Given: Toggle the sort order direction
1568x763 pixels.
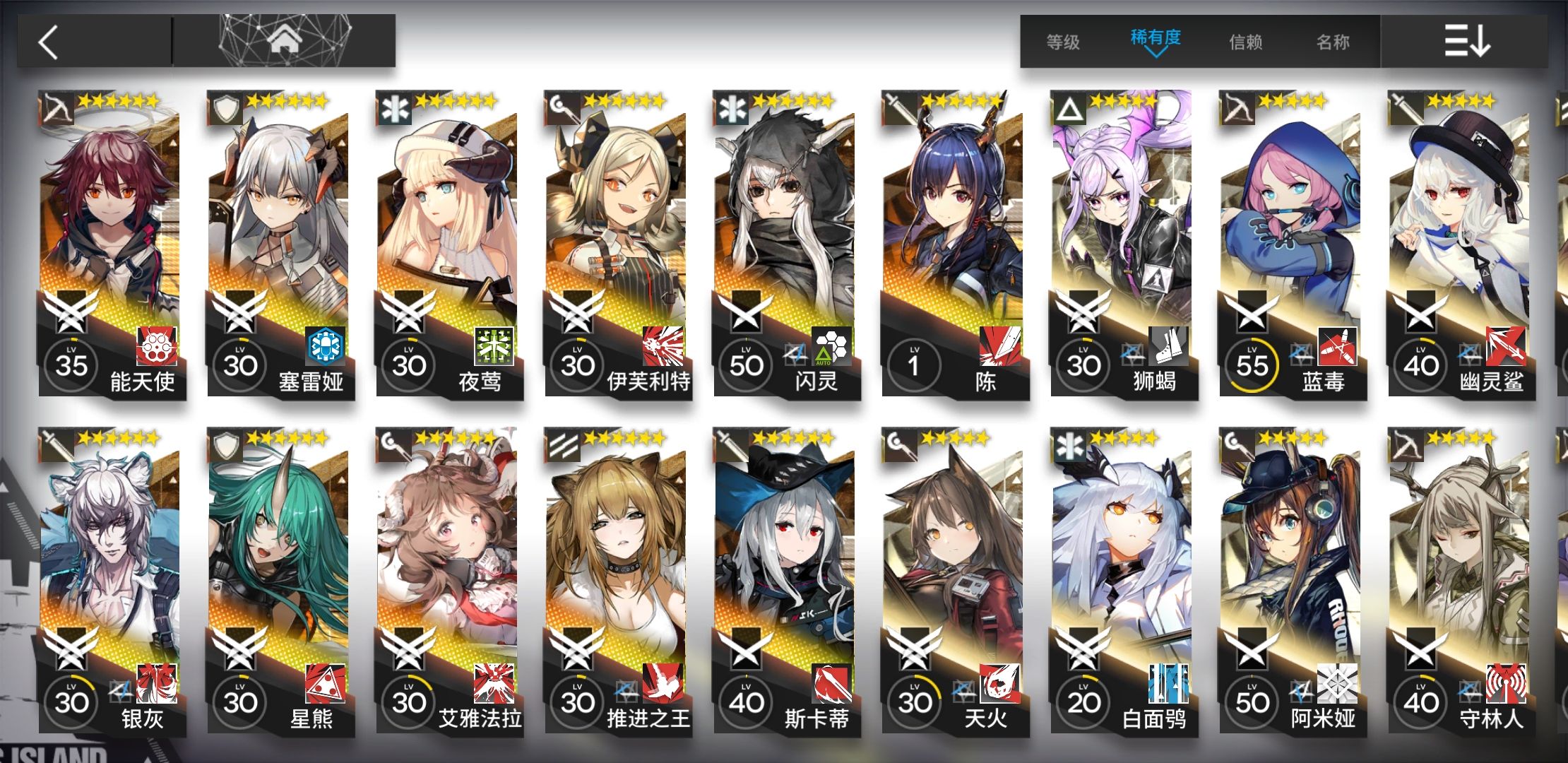Looking at the screenshot, I should pos(1466,41).
